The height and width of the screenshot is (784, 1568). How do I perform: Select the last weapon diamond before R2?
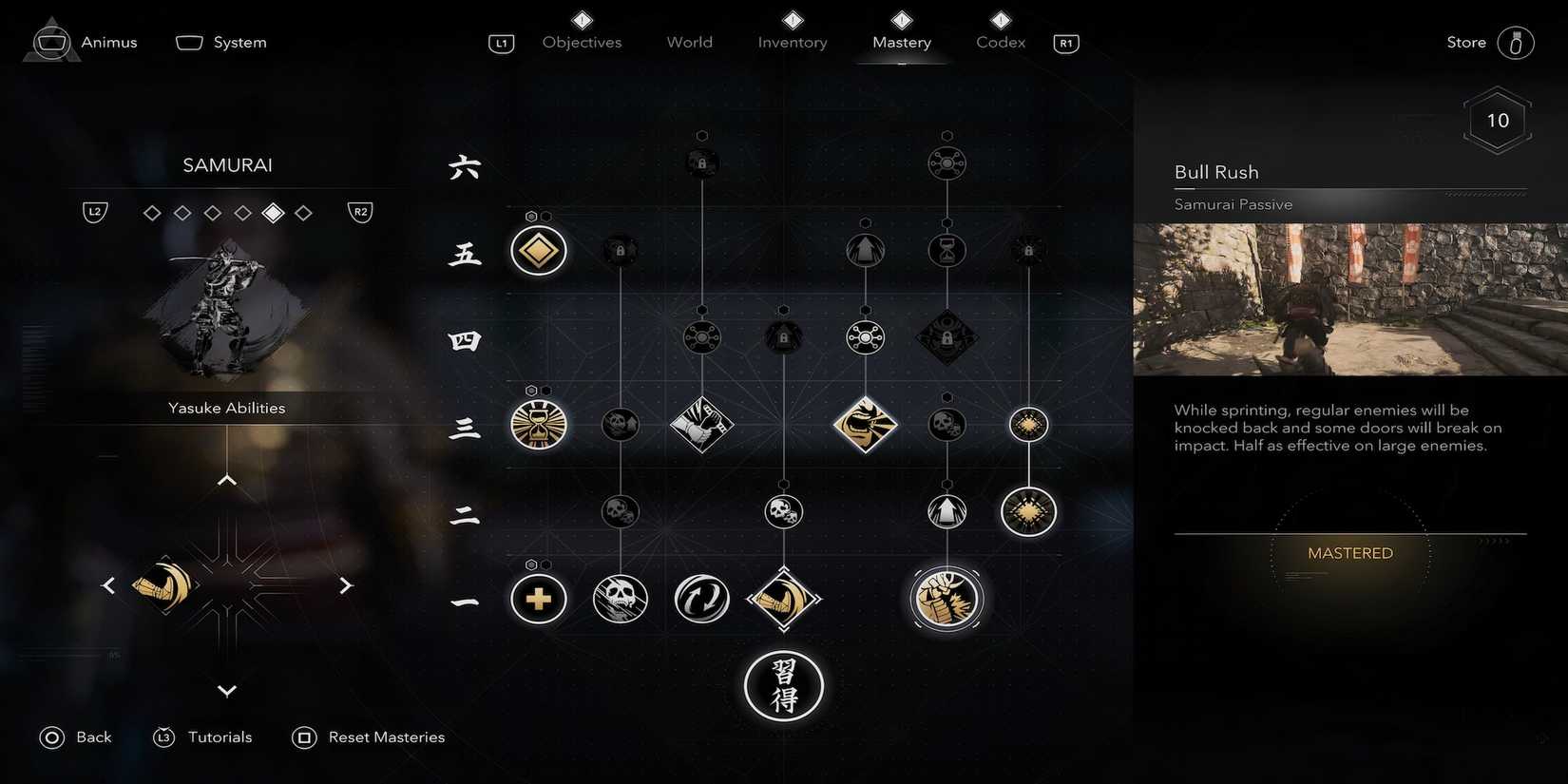coord(303,212)
